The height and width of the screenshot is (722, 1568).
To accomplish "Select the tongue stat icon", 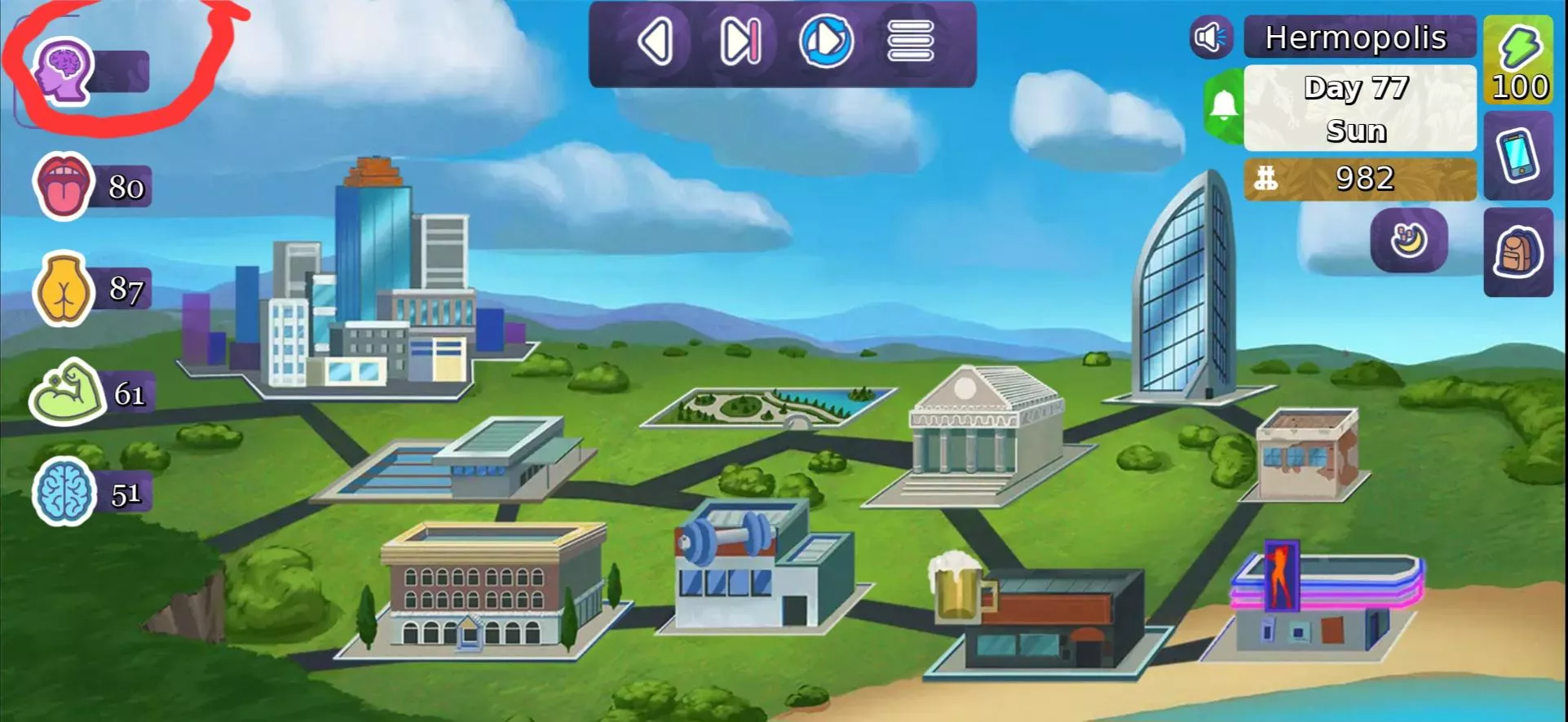I will pyautogui.click(x=63, y=186).
